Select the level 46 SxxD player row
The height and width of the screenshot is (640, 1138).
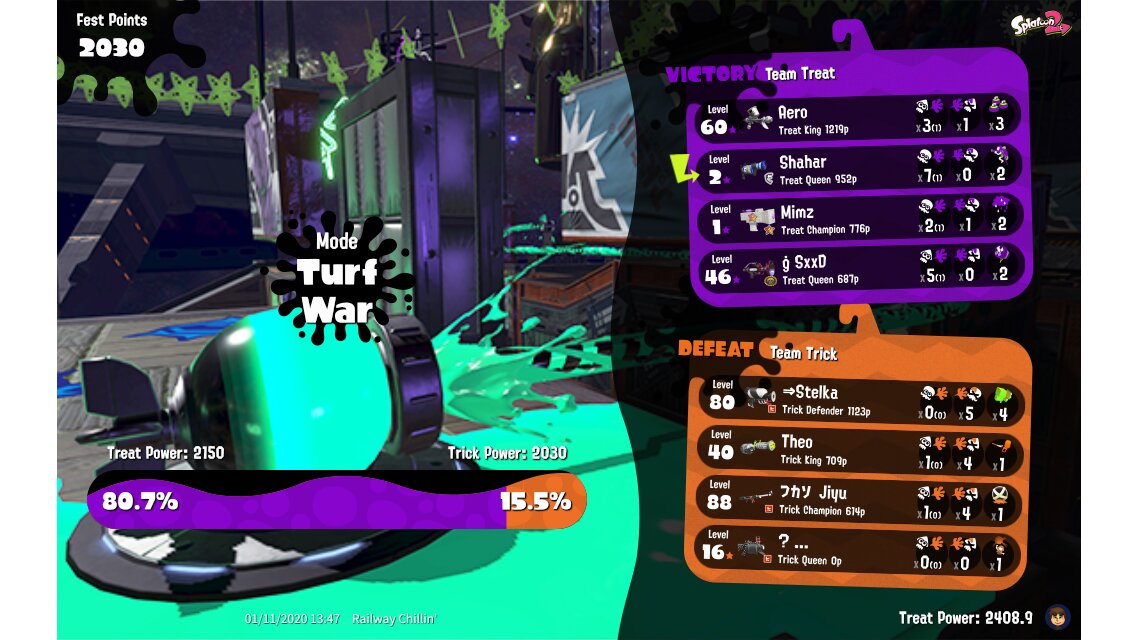(858, 268)
